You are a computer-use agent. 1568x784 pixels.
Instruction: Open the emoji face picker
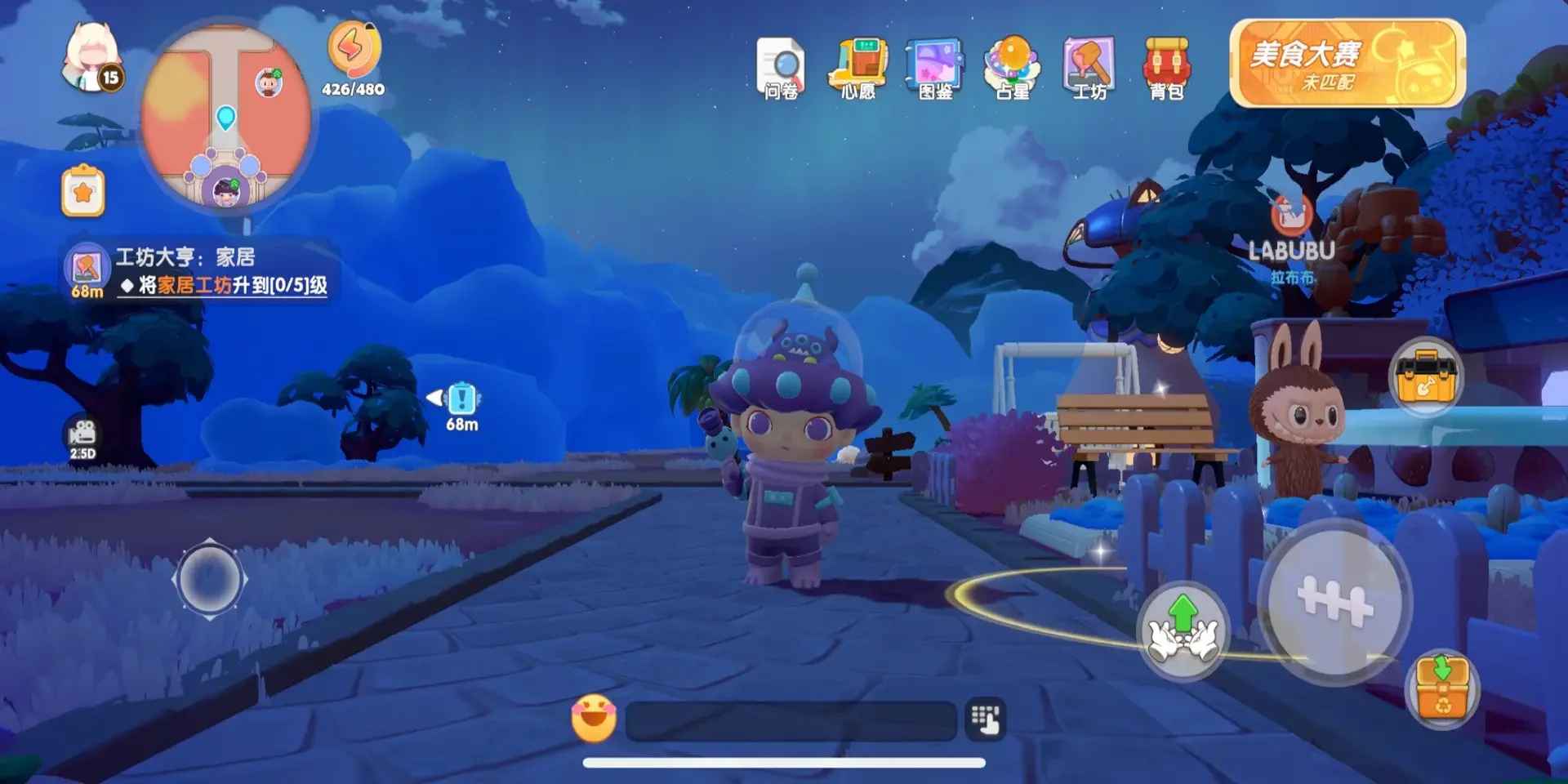point(594,719)
